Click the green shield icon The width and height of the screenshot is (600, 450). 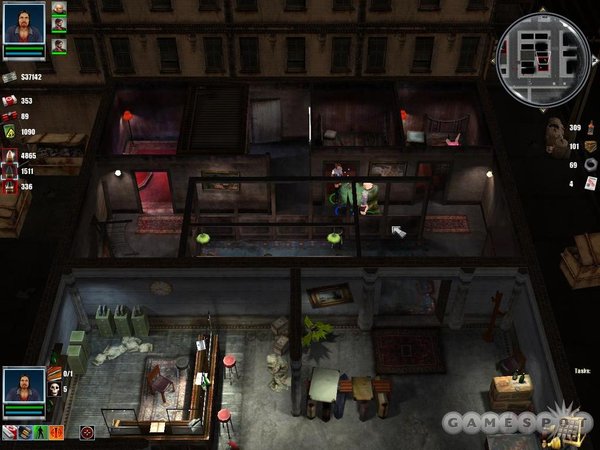pyautogui.click(x=9, y=132)
